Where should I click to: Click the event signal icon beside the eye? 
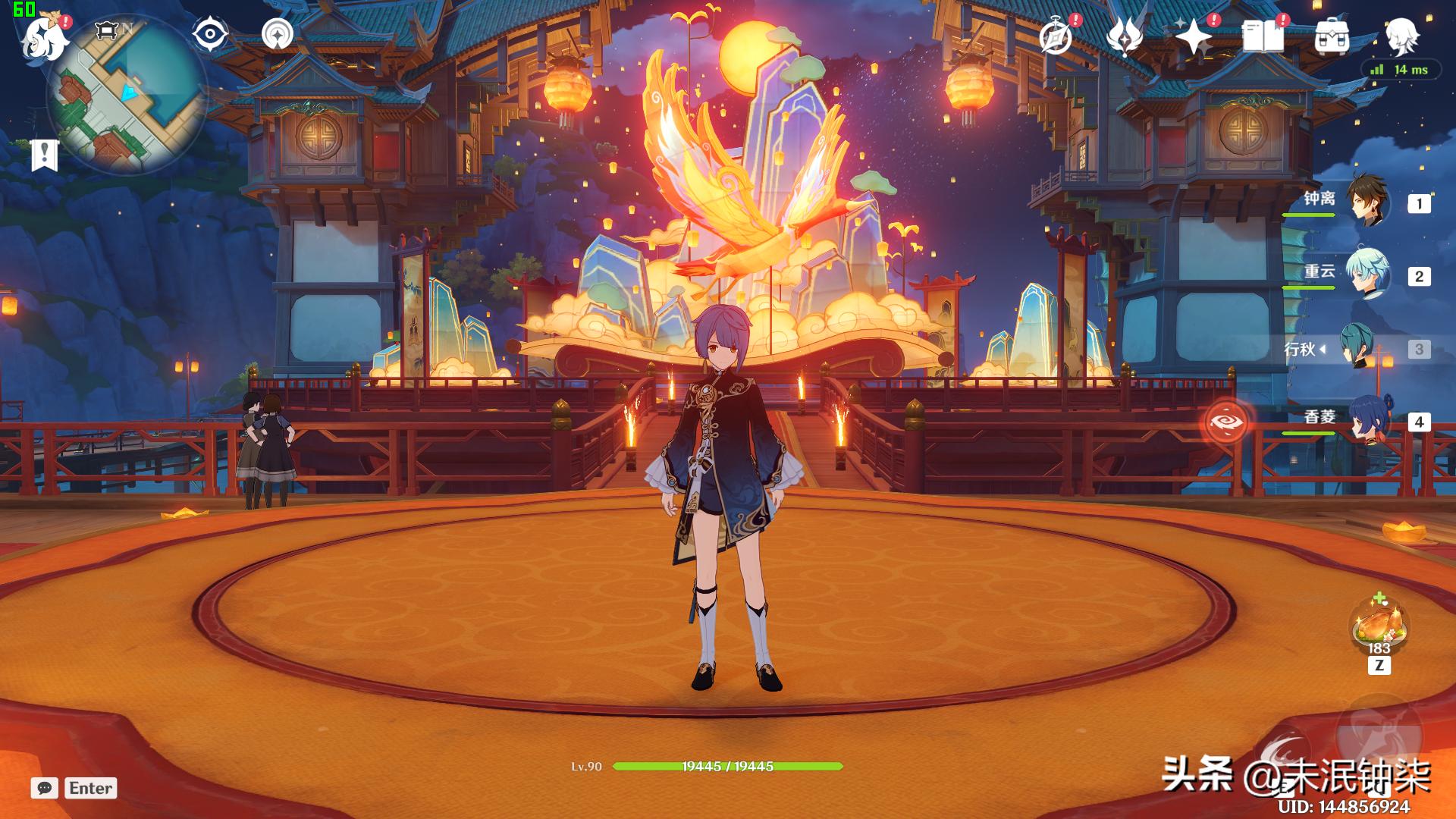[x=278, y=34]
